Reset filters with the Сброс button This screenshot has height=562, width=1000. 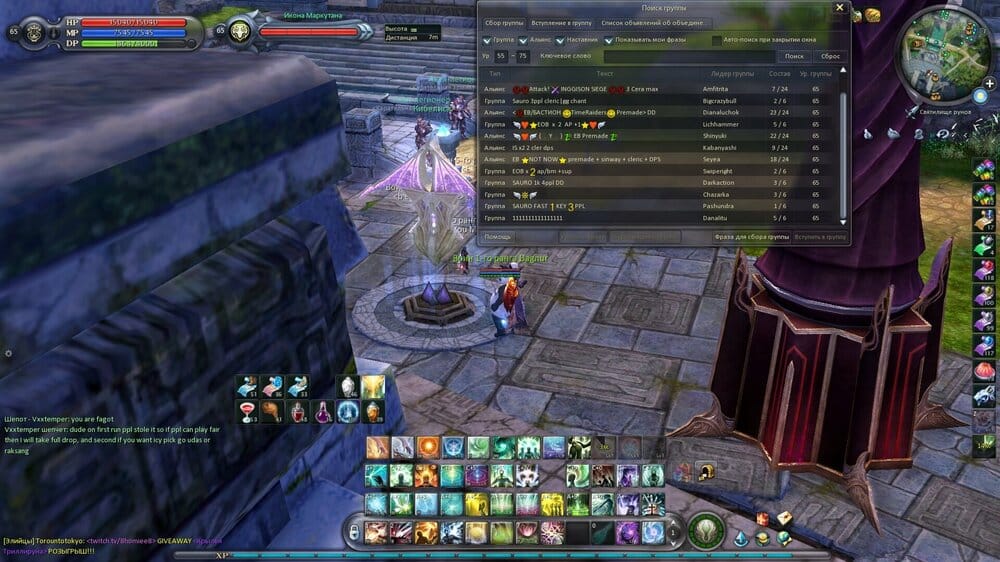tap(830, 56)
